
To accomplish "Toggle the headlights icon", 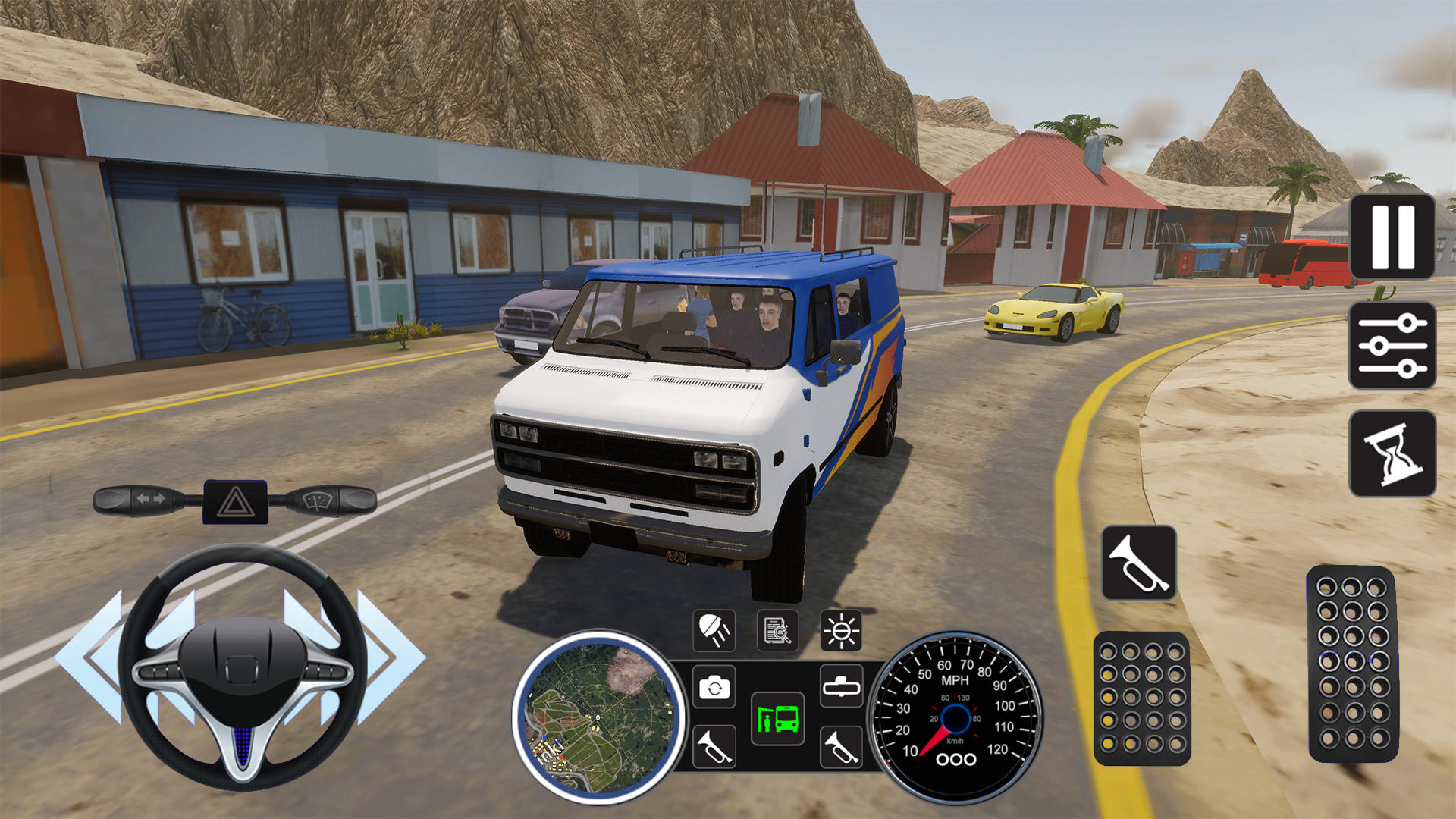I will [714, 631].
